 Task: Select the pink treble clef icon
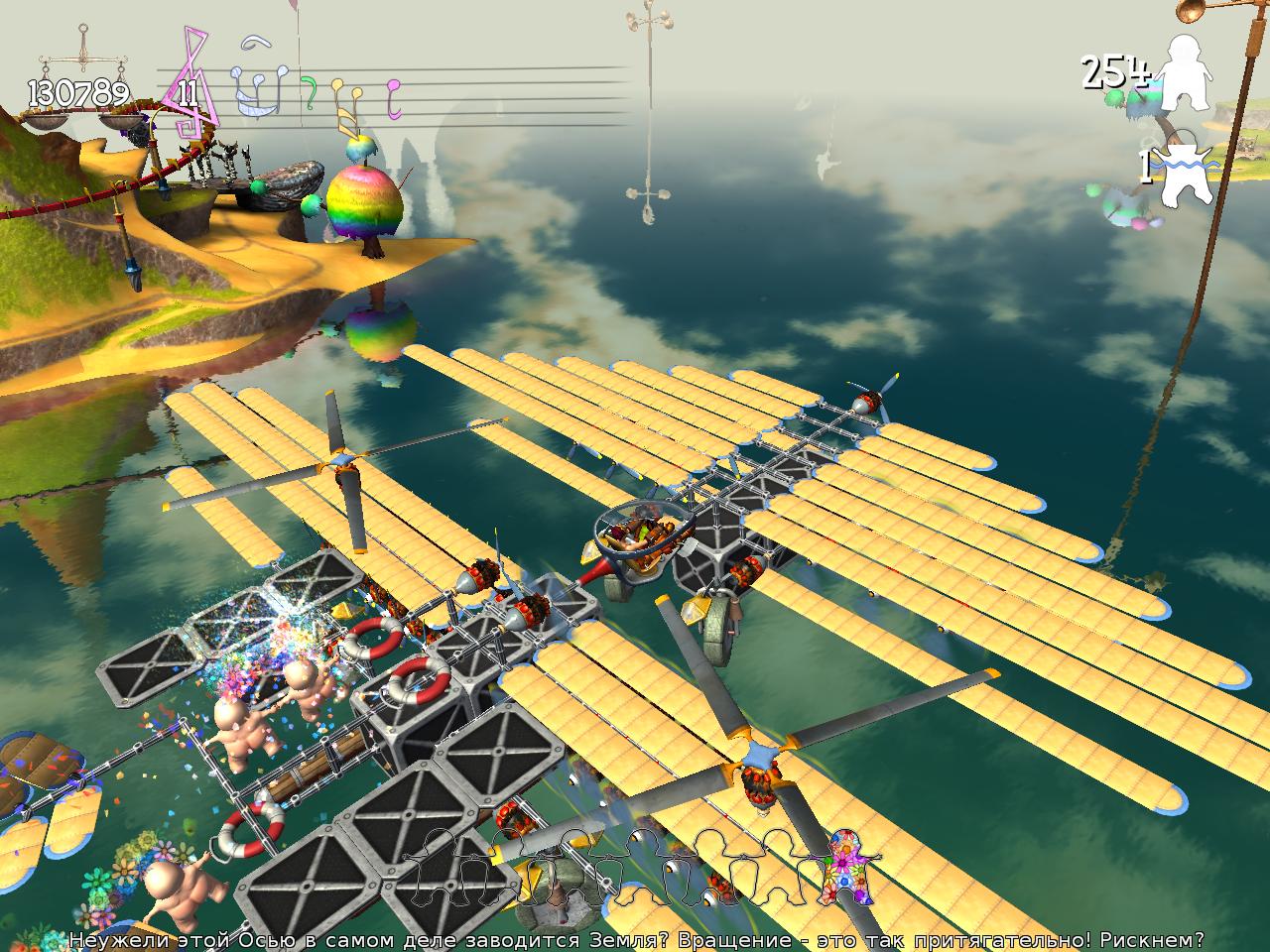coord(190,84)
